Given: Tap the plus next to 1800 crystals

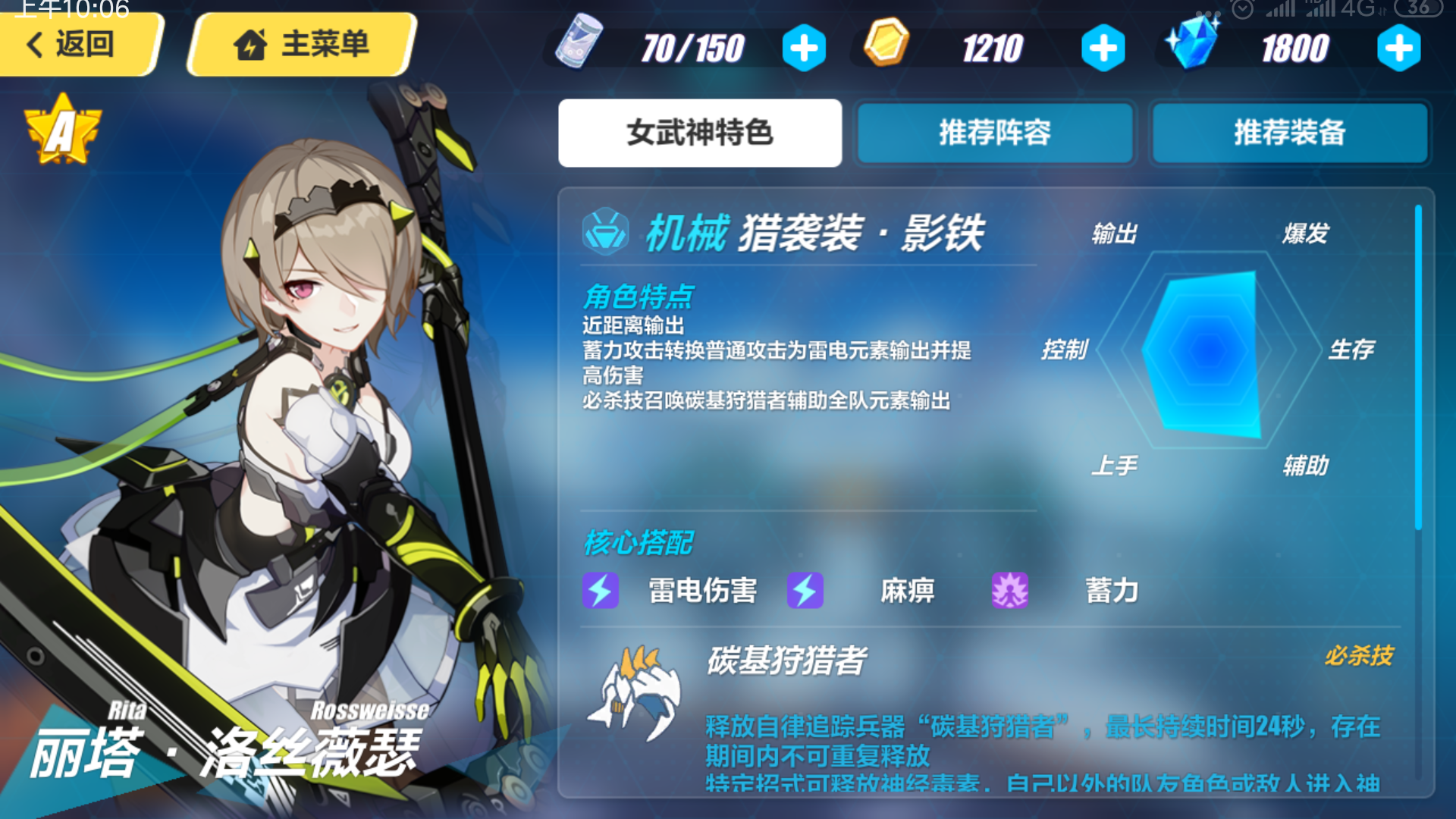Looking at the screenshot, I should [x=1400, y=47].
